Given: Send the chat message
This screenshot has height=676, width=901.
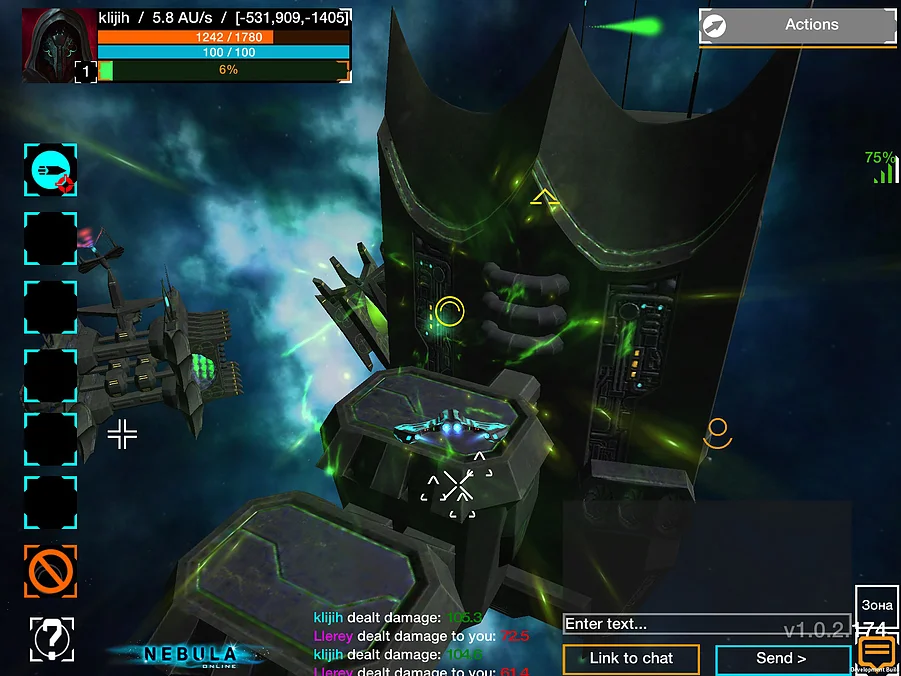Looking at the screenshot, I should 782,658.
